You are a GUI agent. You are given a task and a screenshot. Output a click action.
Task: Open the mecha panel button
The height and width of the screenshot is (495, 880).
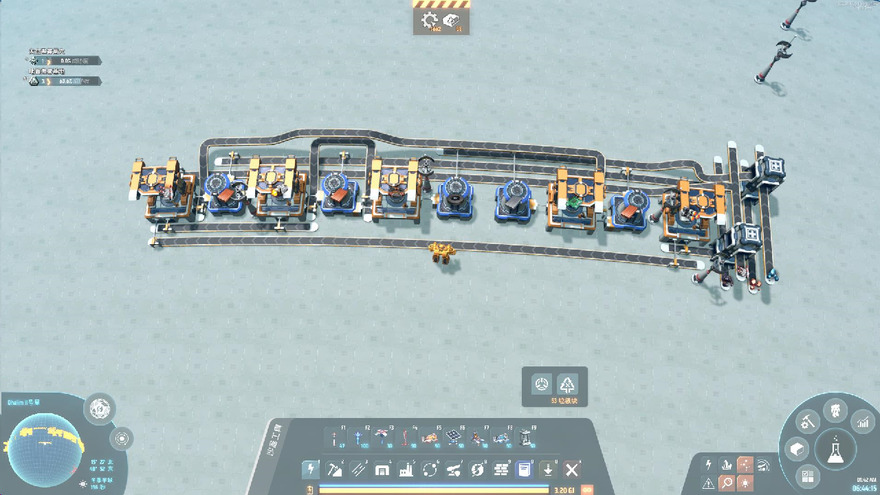[x=835, y=410]
